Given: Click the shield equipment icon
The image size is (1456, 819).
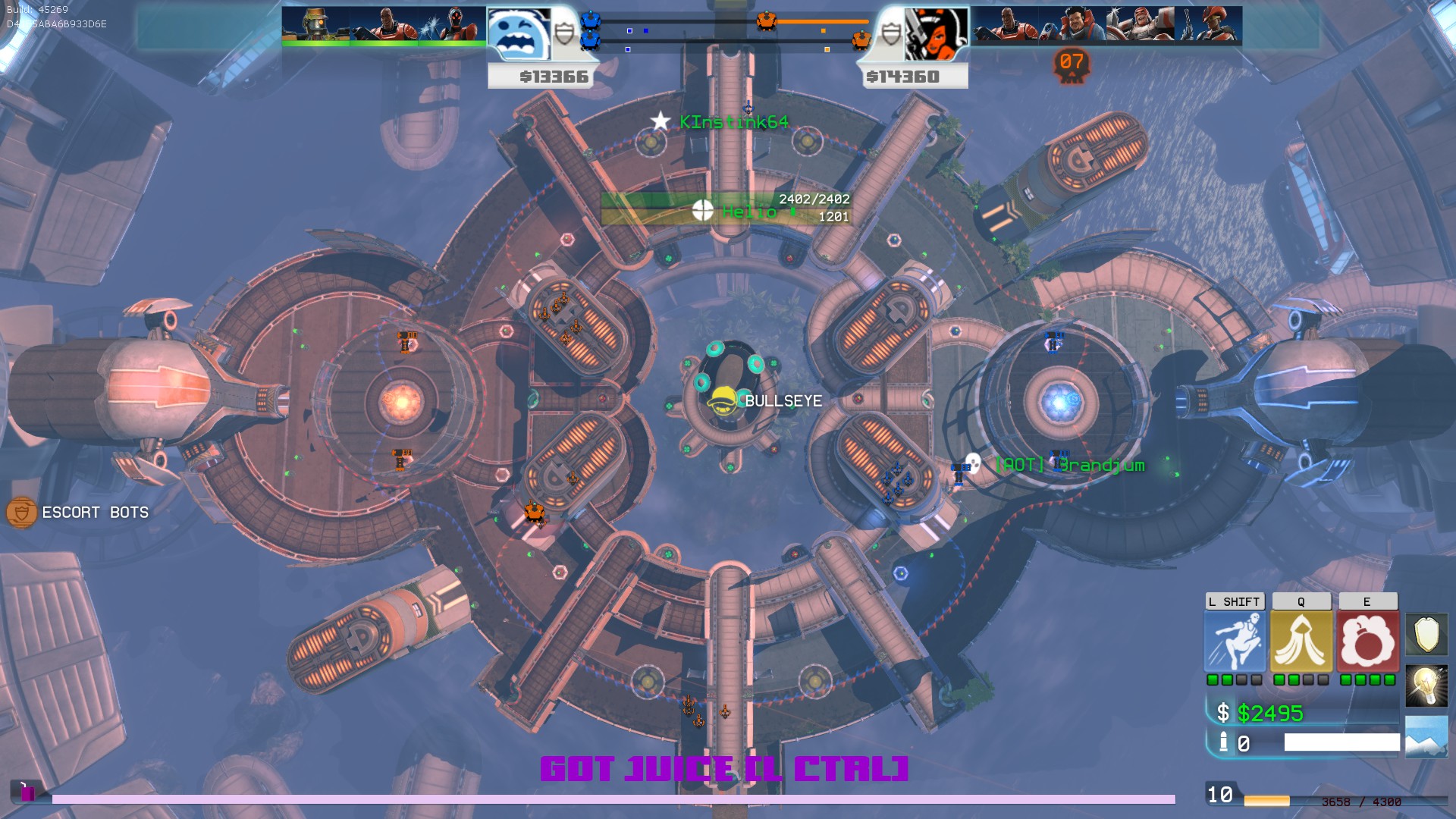Looking at the screenshot, I should pyautogui.click(x=1426, y=635).
